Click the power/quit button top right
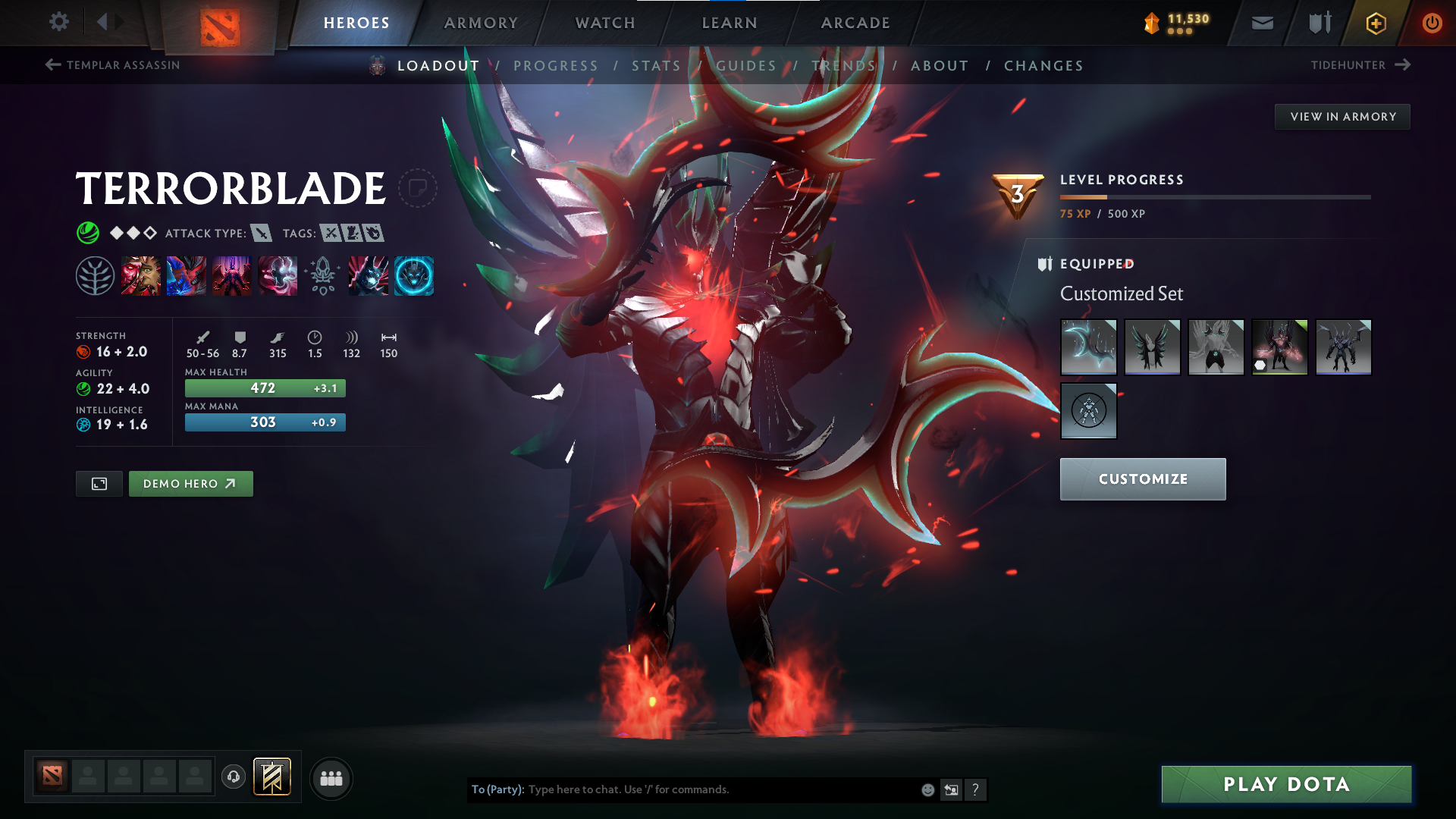The width and height of the screenshot is (1456, 819). (1432, 23)
